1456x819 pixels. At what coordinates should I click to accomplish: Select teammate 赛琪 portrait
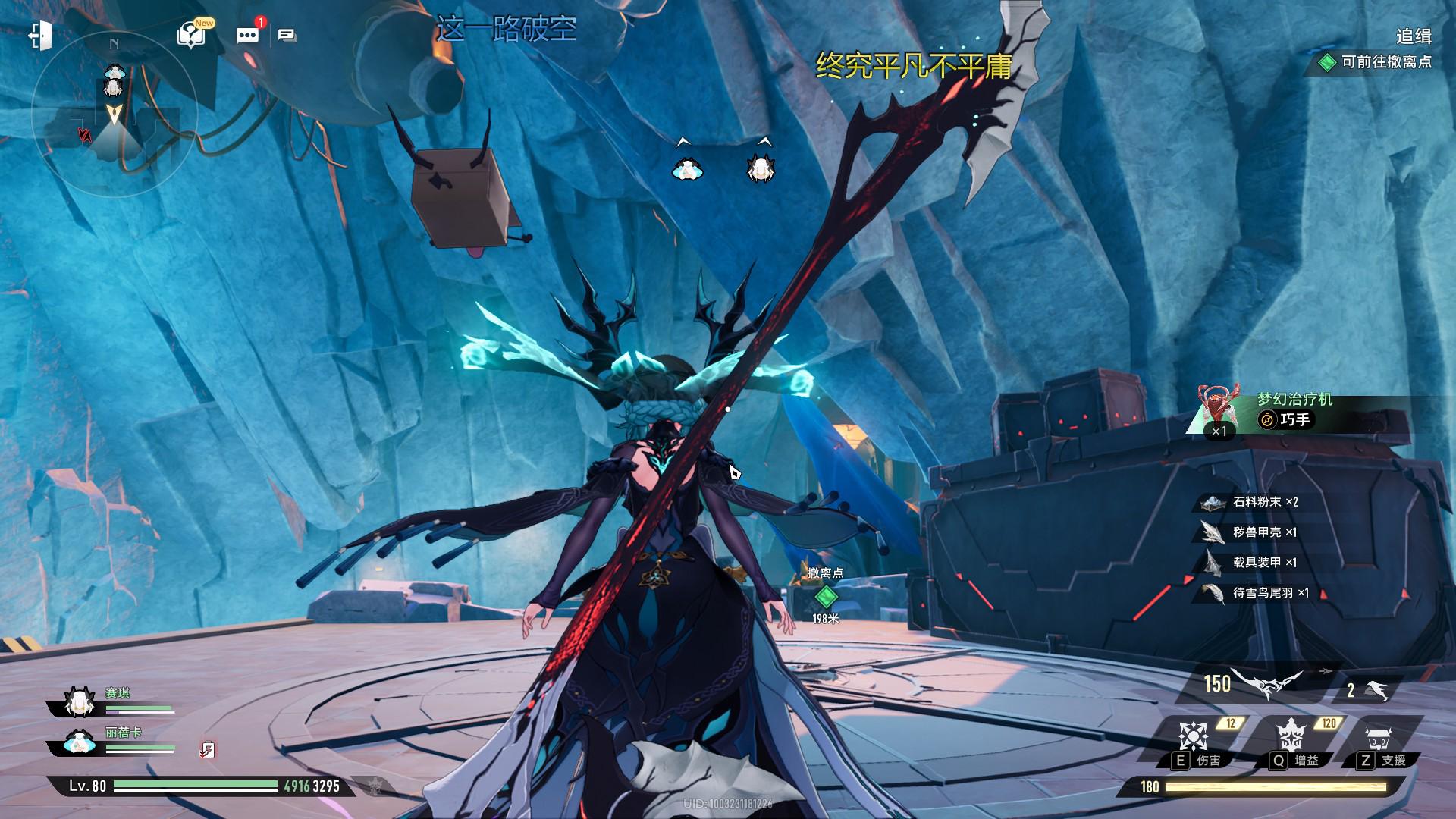(x=78, y=703)
